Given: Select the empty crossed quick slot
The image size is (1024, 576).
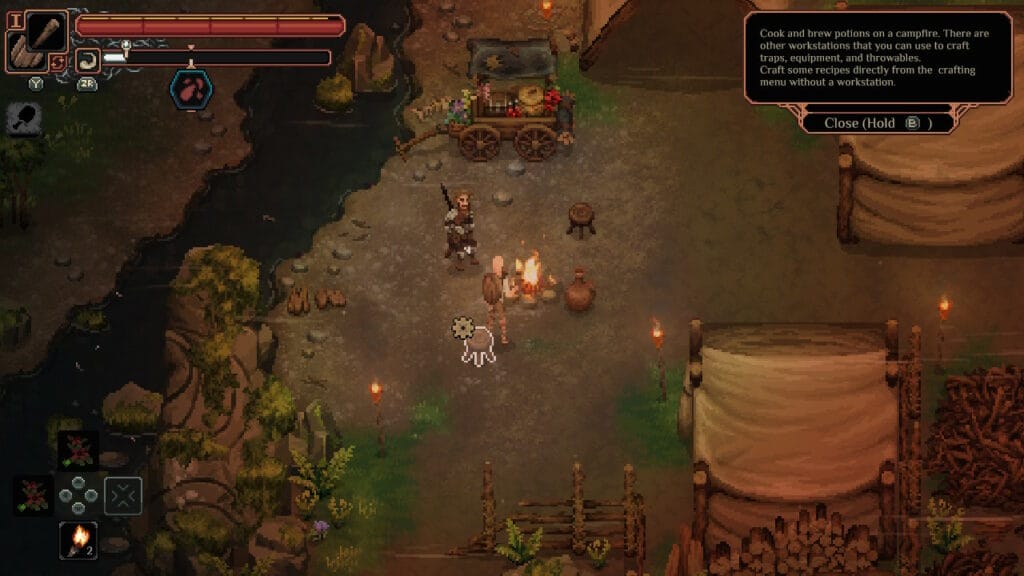Looking at the screenshot, I should coord(123,495).
